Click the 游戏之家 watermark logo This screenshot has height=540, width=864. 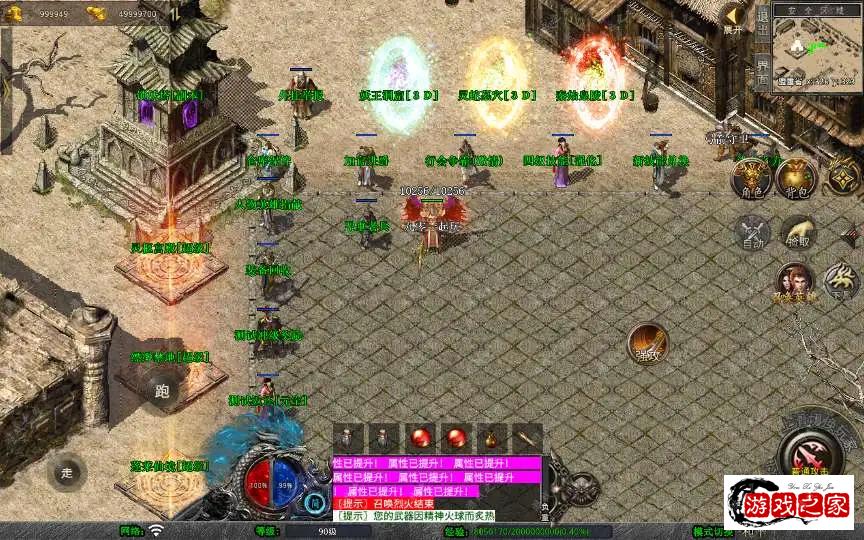click(789, 501)
